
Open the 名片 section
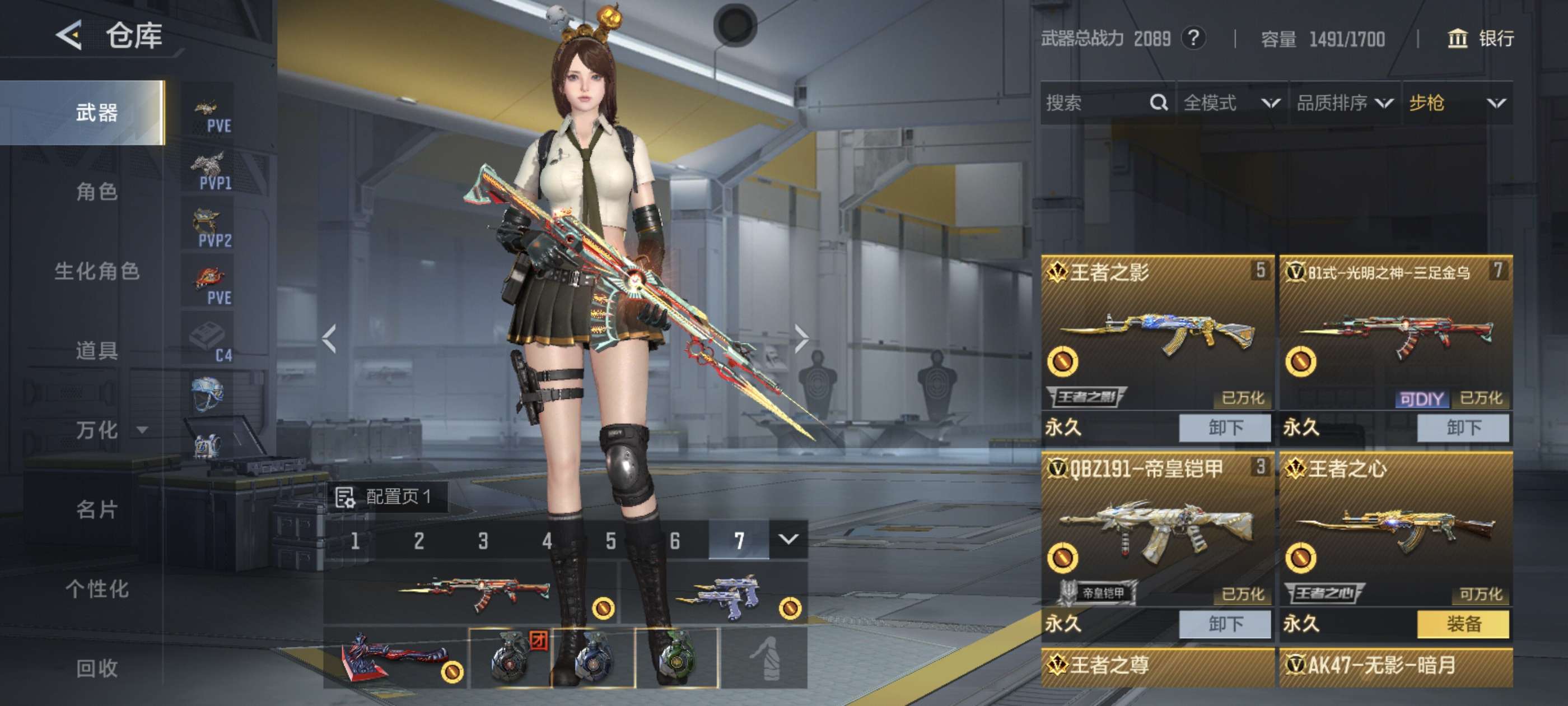tap(96, 509)
